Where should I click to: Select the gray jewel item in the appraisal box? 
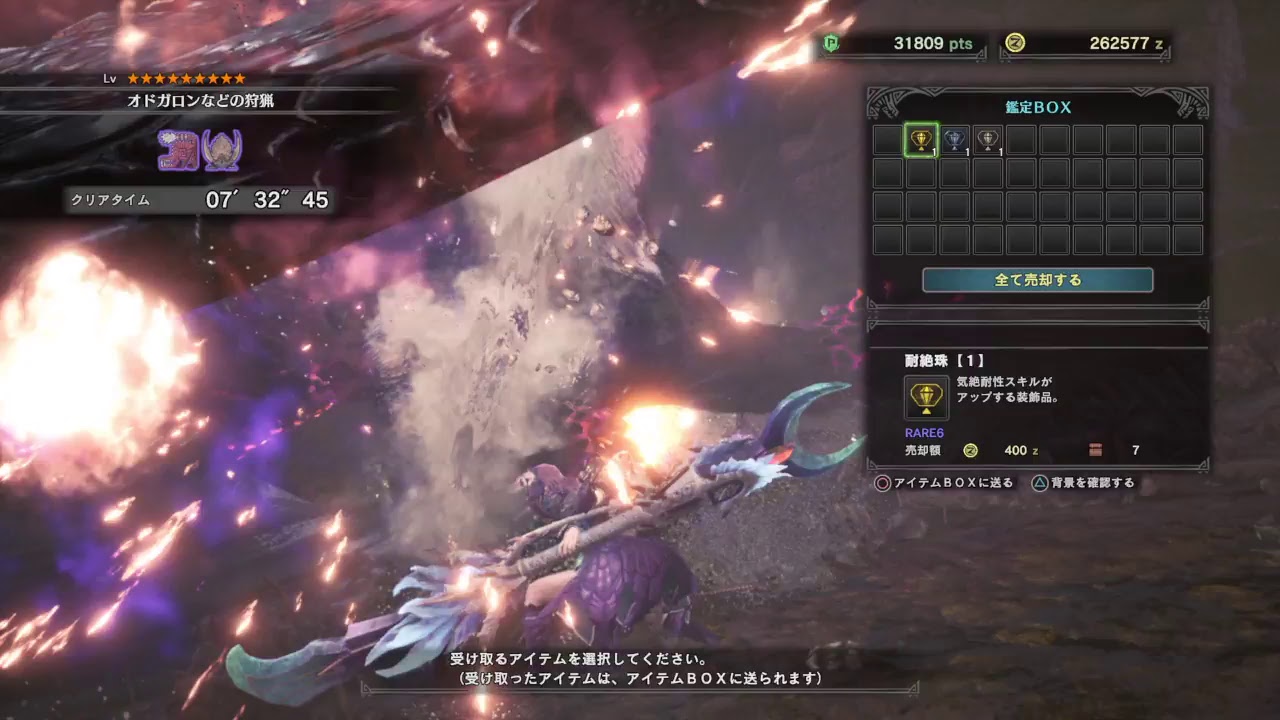tap(990, 141)
